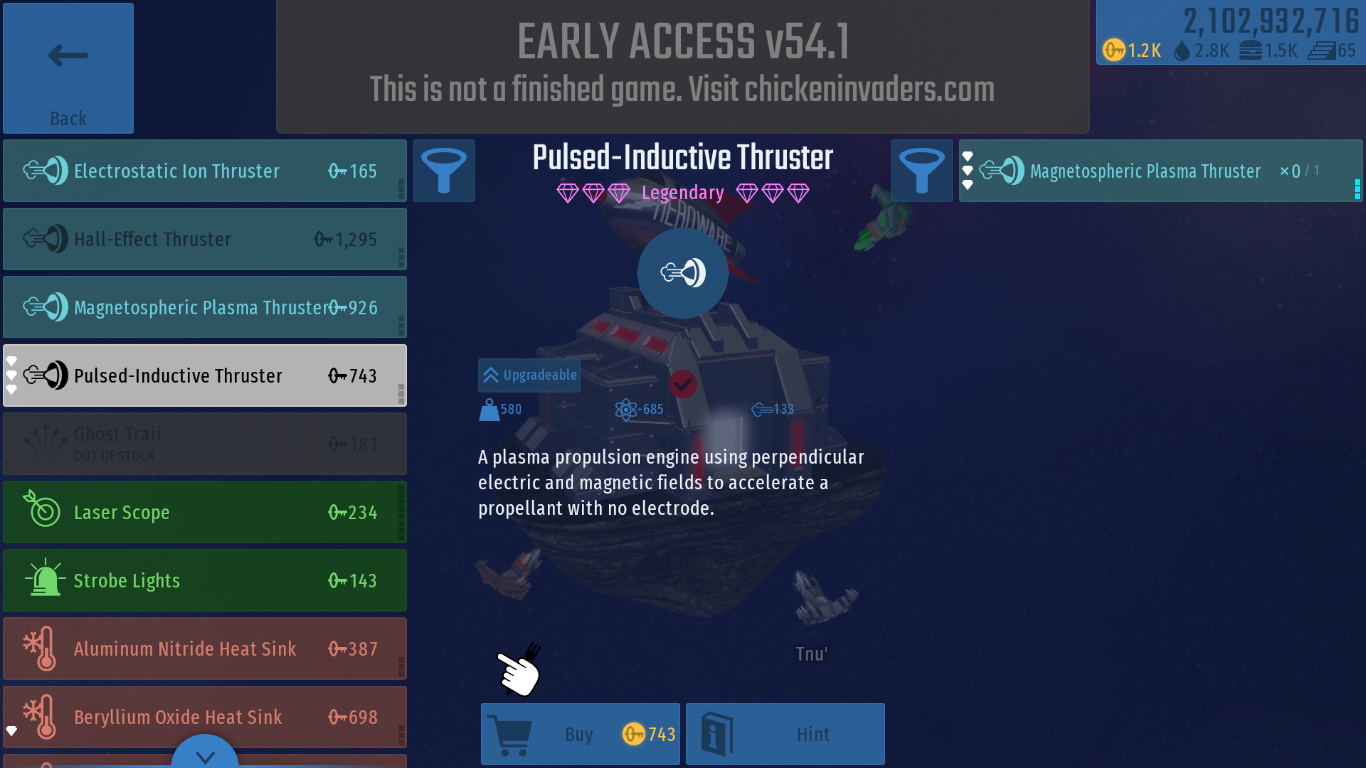Expand list with the down chevron button
Viewport: 1366px width, 768px height.
[205, 755]
